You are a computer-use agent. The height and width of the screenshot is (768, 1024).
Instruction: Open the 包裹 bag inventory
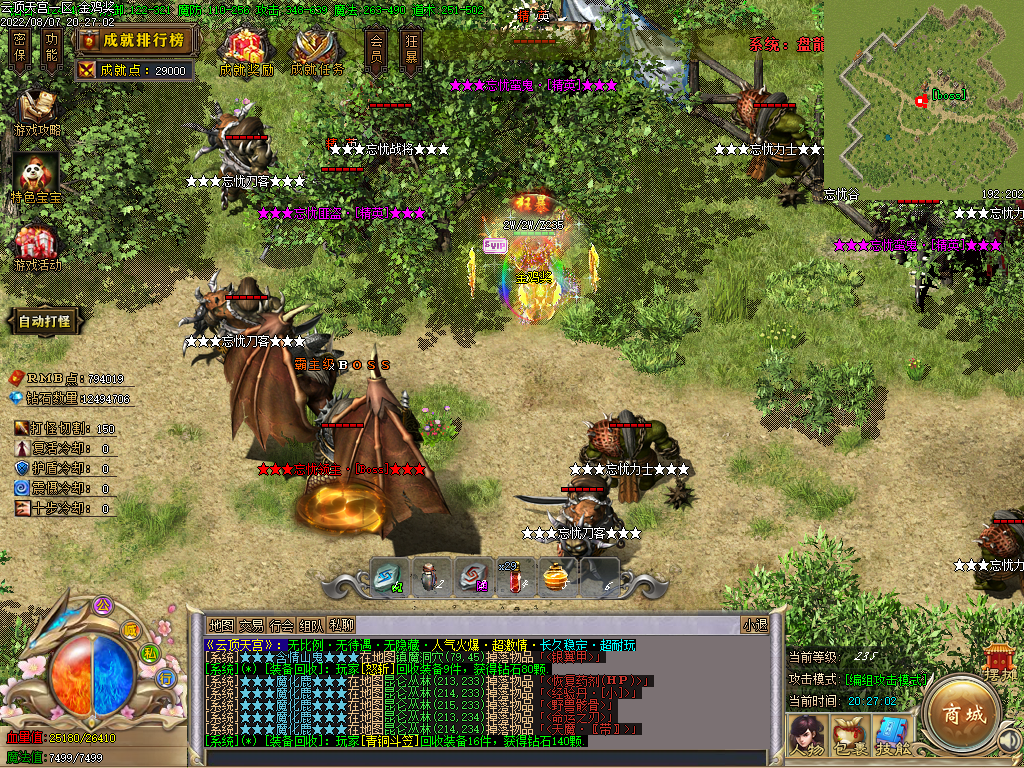[x=849, y=735]
